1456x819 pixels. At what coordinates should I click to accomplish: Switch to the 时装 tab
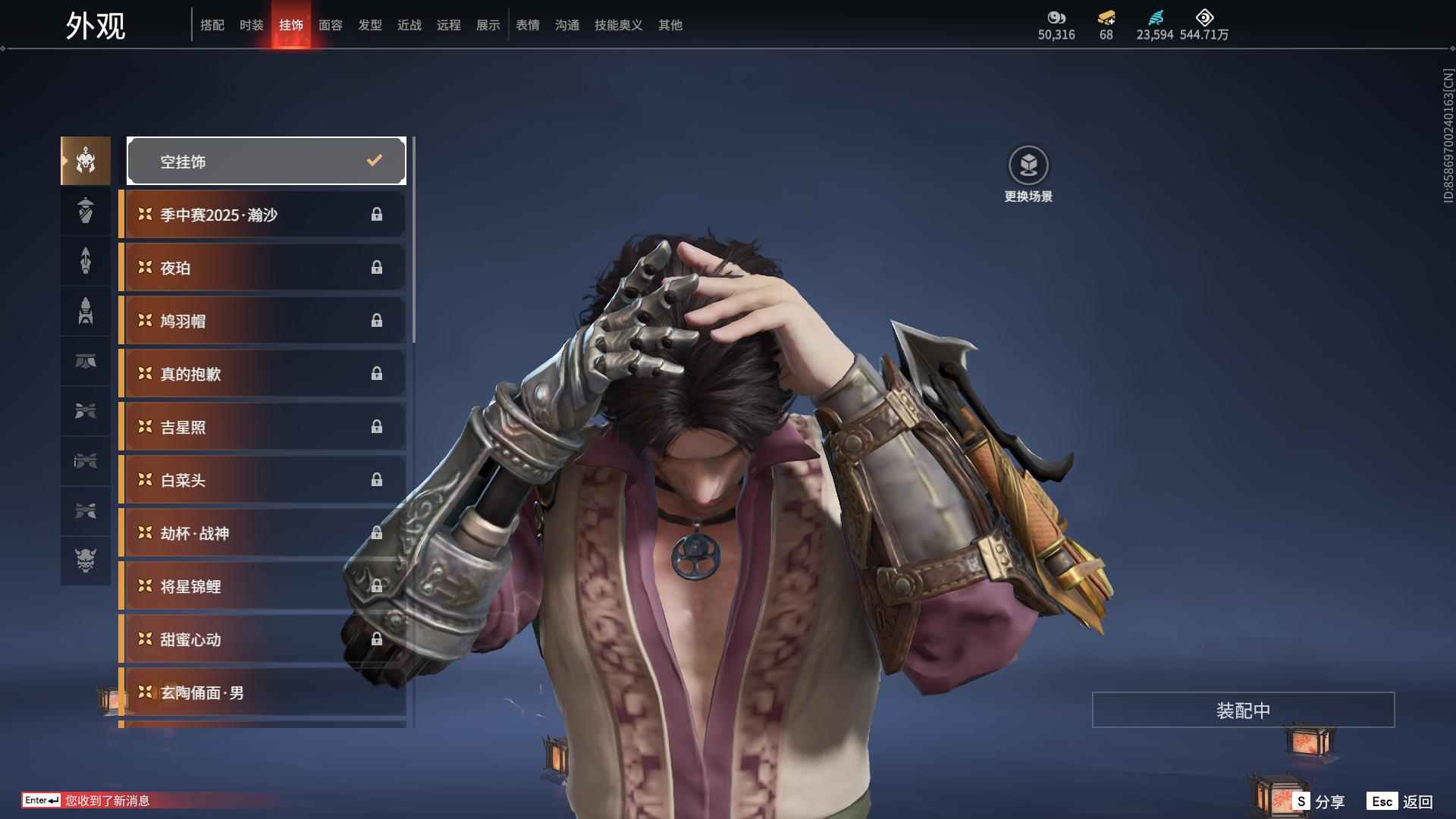click(x=251, y=25)
